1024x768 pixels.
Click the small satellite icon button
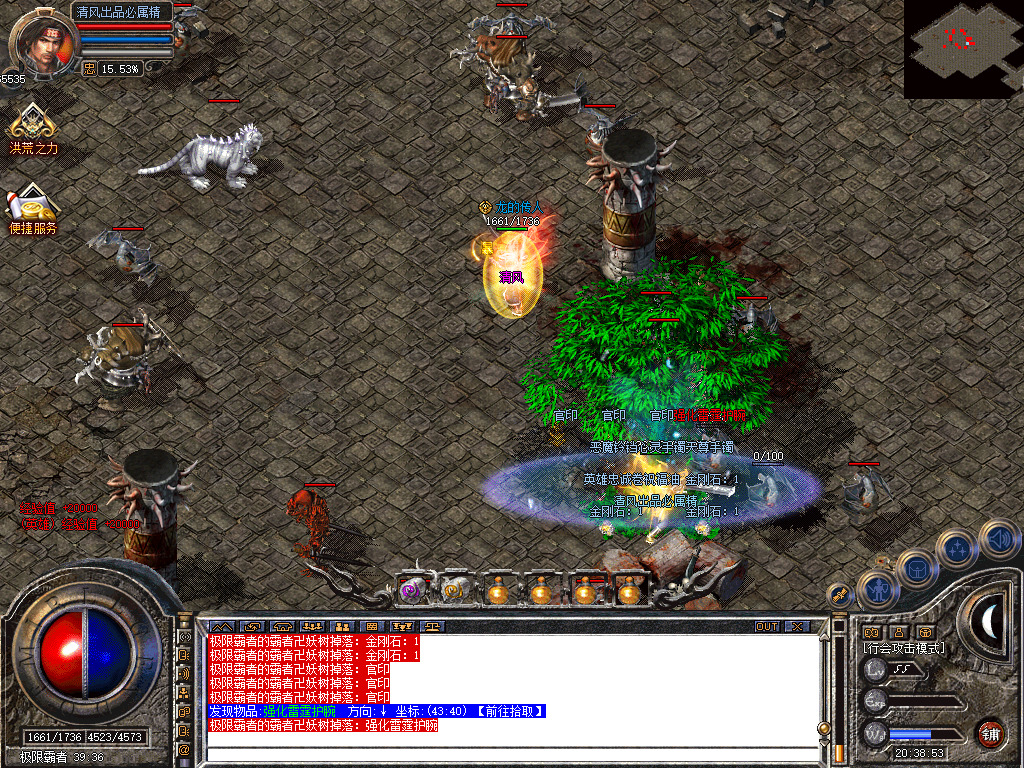coord(838,595)
